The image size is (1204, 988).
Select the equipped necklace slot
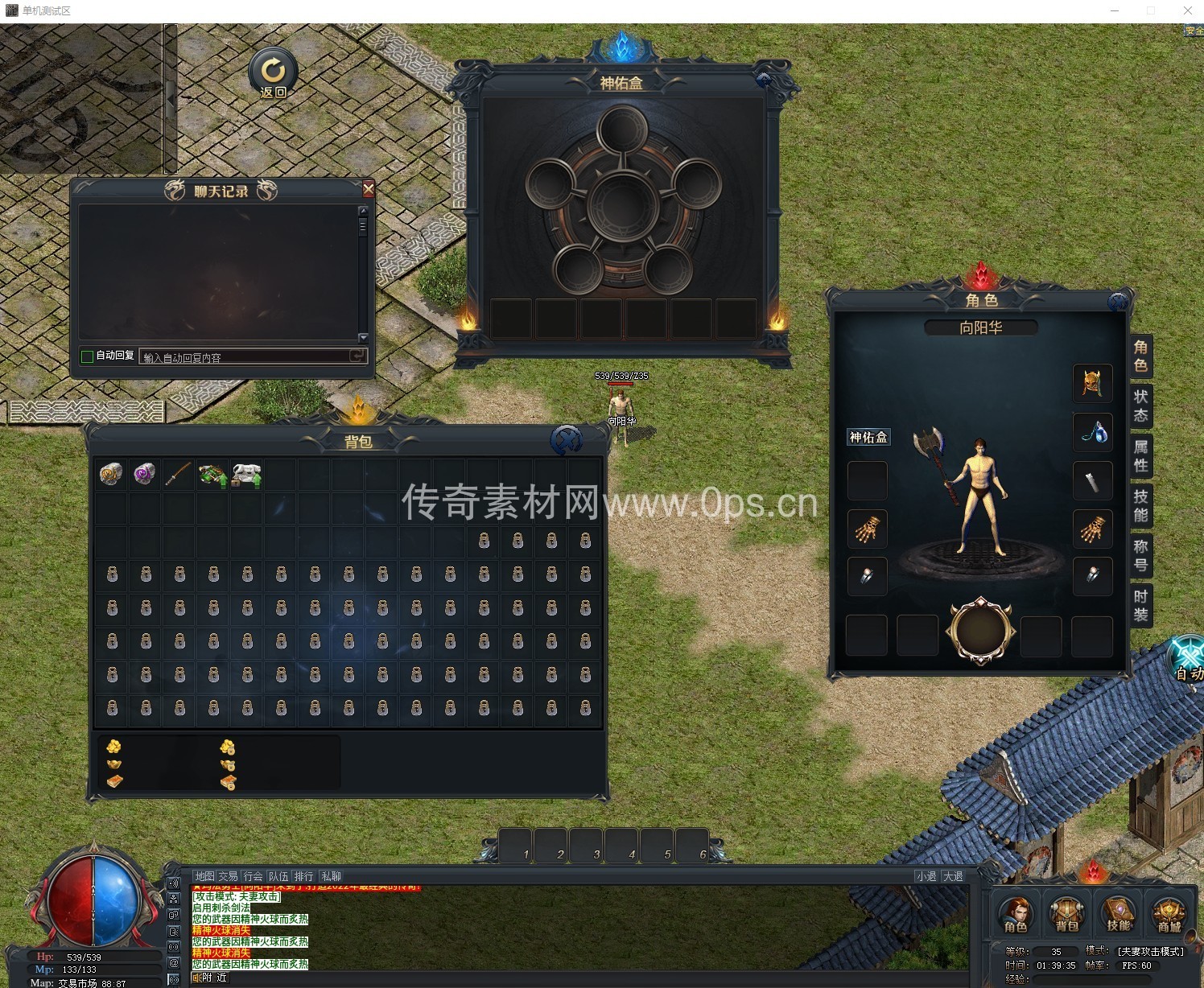[1092, 432]
